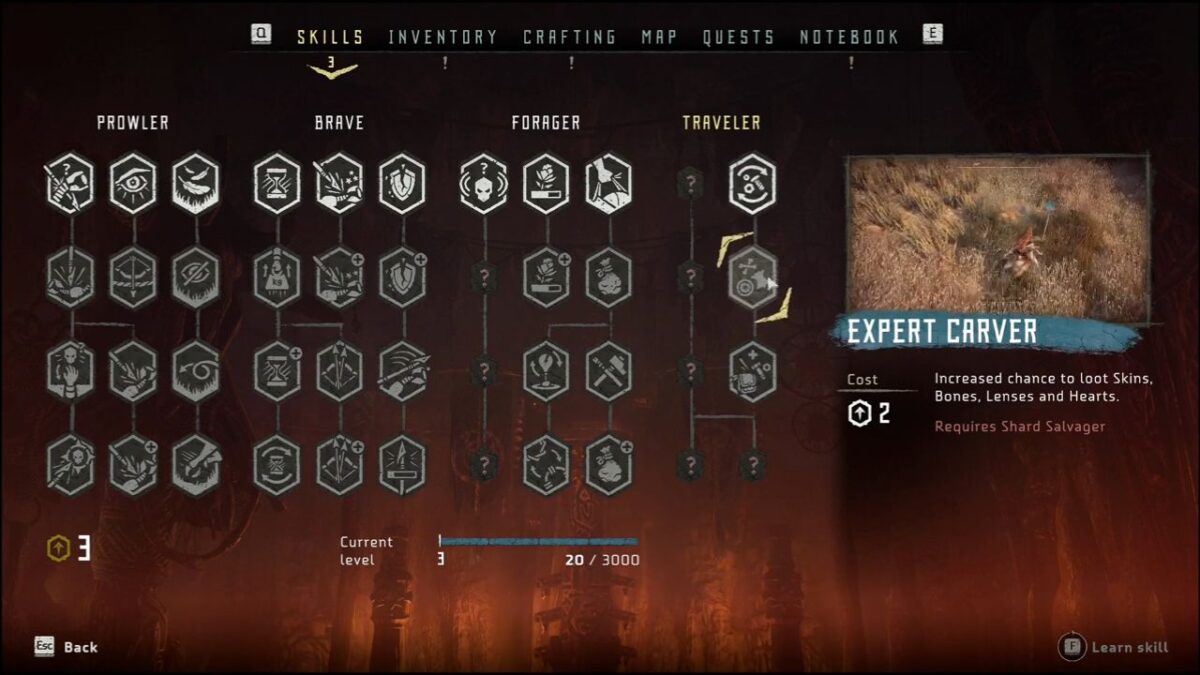Open the Notebook tab
The width and height of the screenshot is (1200, 675).
click(x=849, y=37)
